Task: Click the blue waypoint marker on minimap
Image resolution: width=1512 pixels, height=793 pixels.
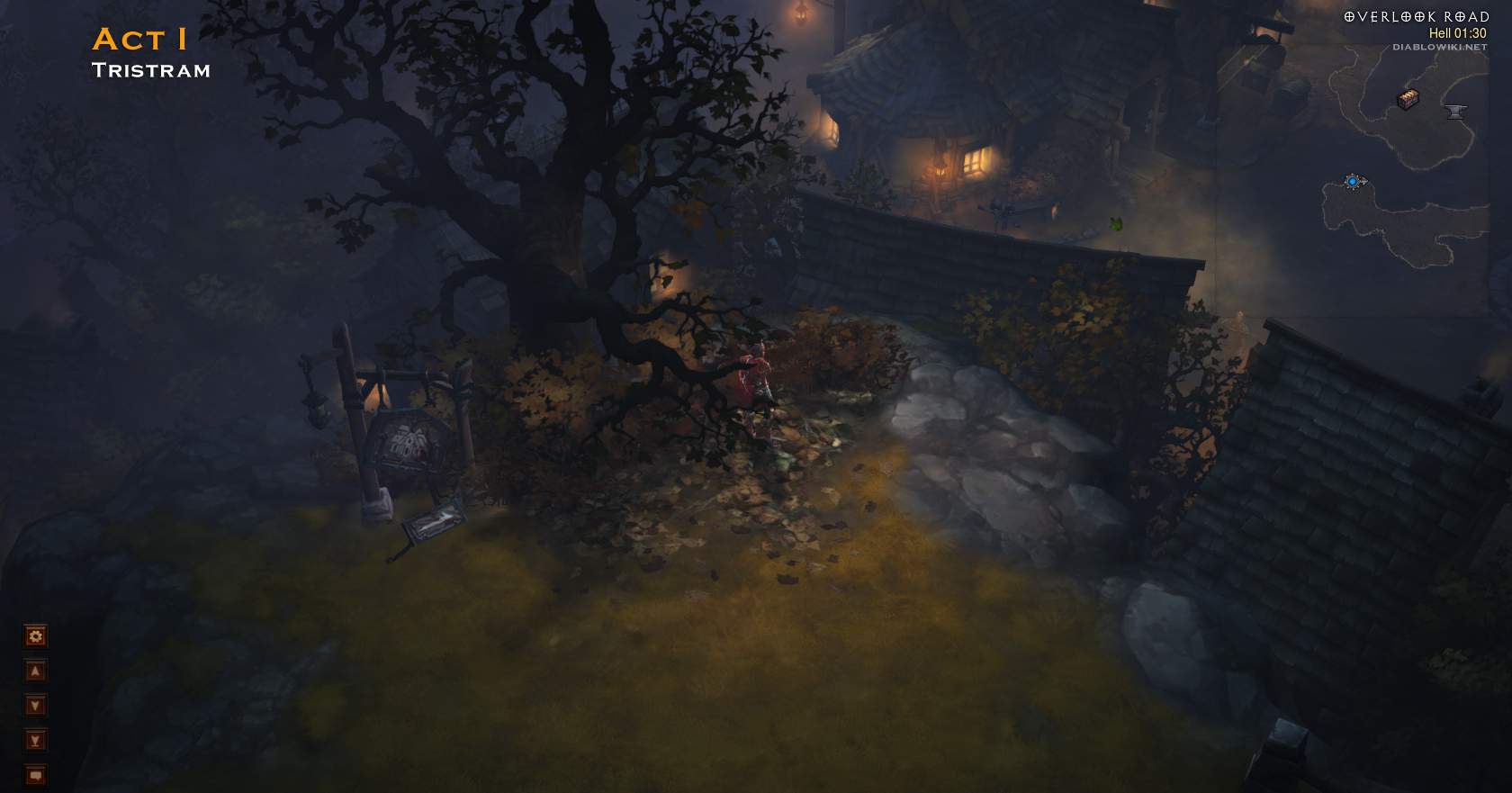Action: [x=1353, y=182]
